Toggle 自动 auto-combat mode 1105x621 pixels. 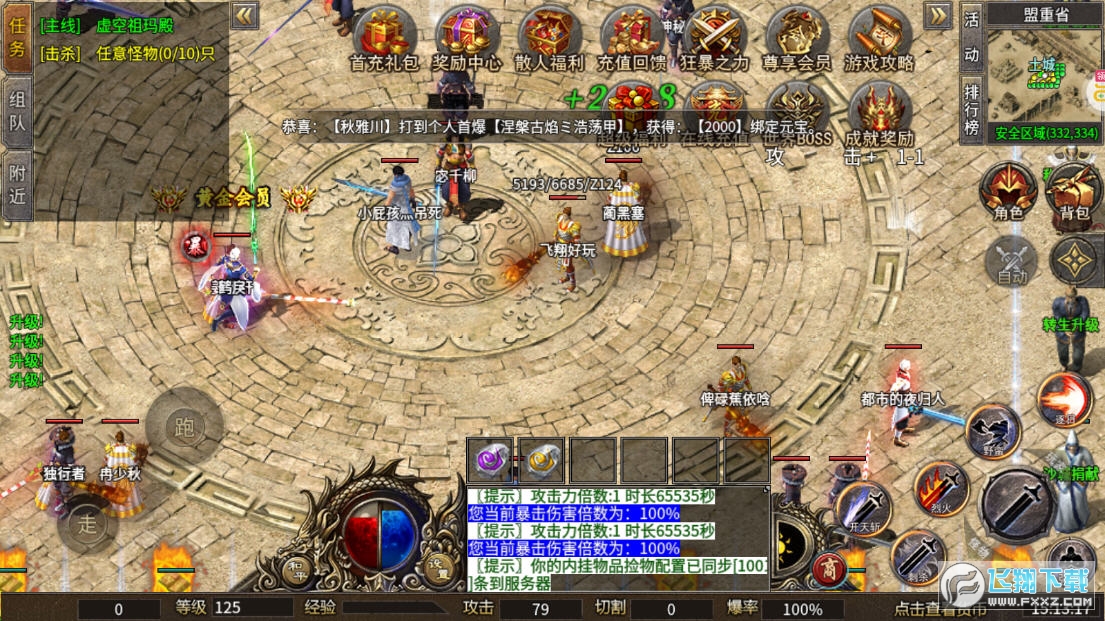point(1012,262)
